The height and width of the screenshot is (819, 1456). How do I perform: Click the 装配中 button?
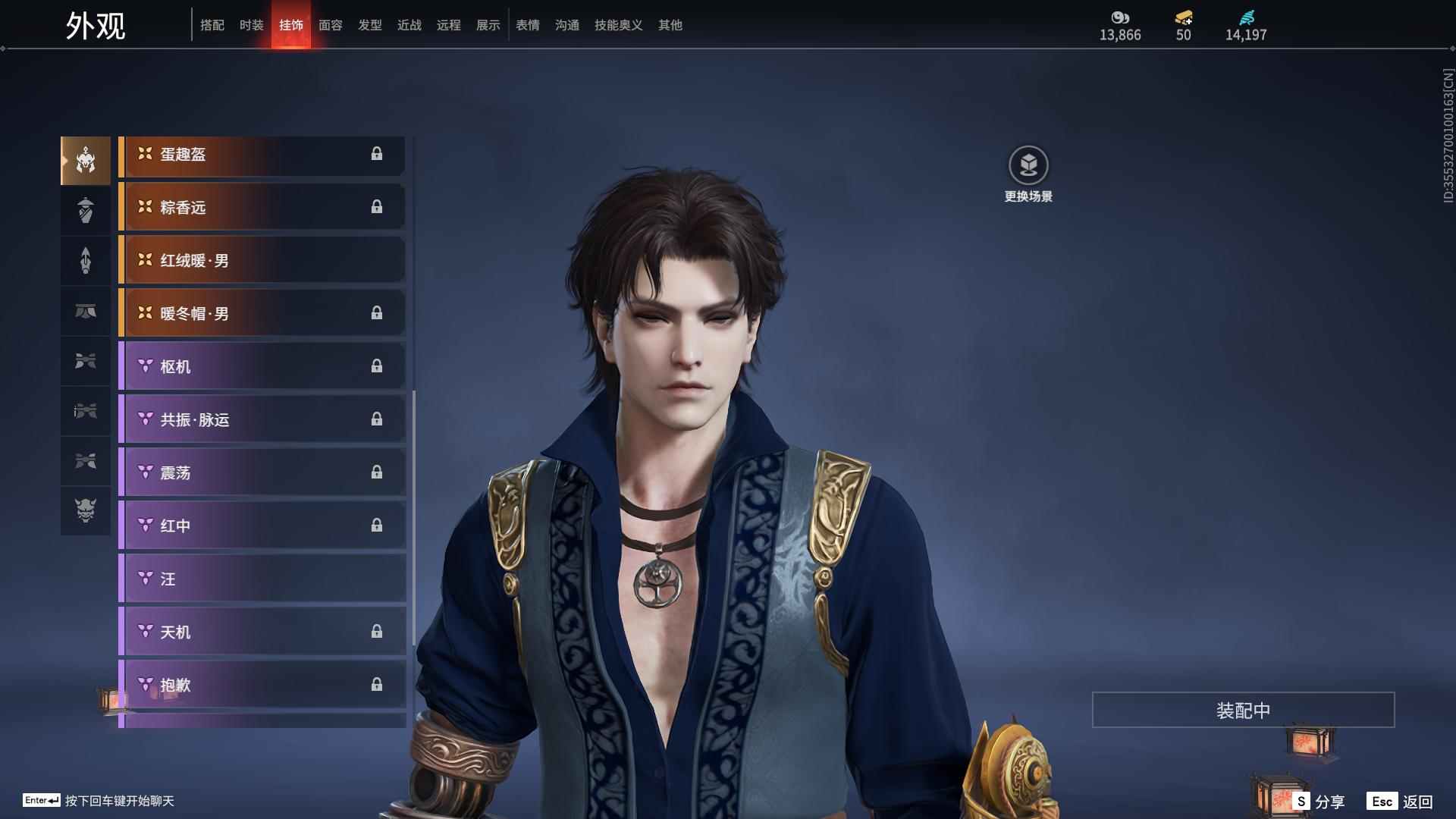click(1243, 710)
